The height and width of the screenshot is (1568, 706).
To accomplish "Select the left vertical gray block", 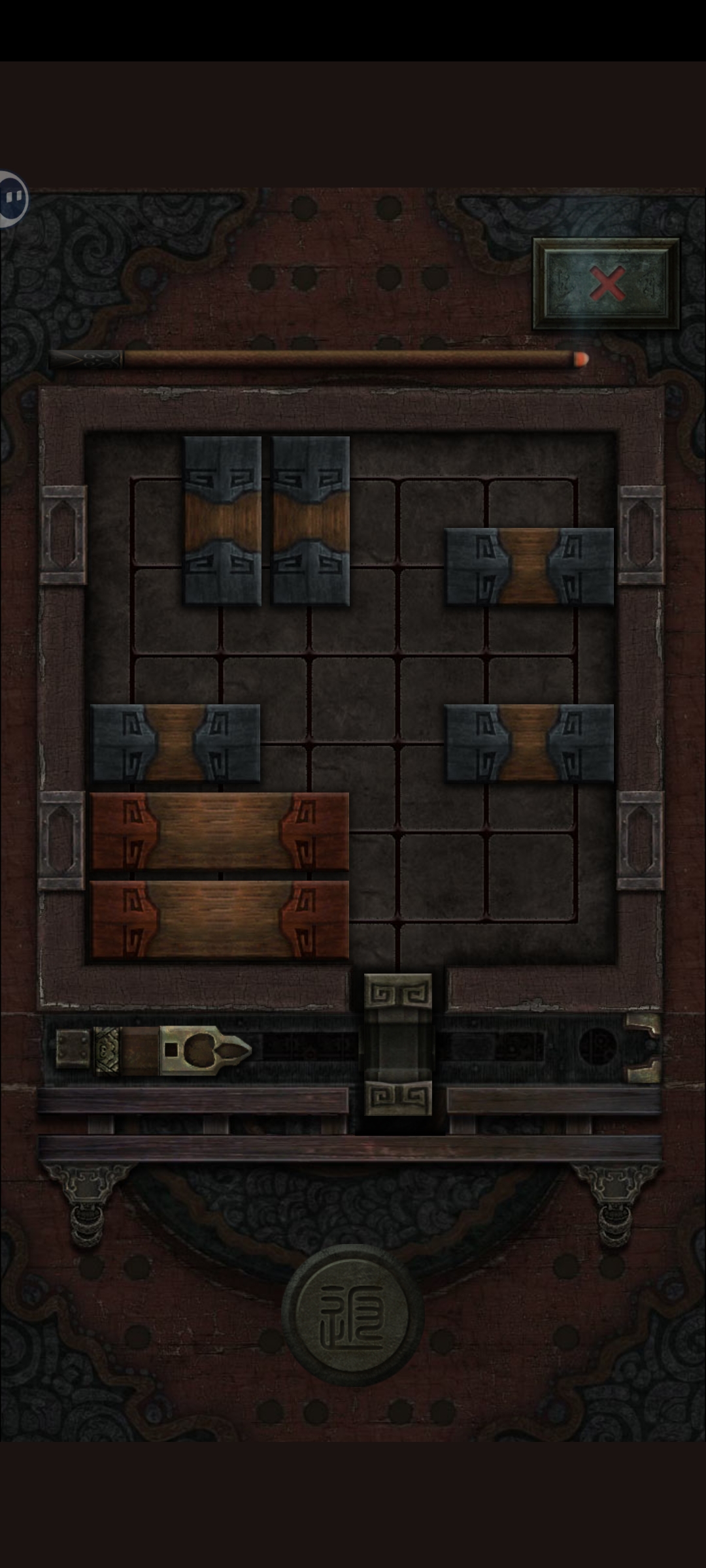I will (x=222, y=521).
